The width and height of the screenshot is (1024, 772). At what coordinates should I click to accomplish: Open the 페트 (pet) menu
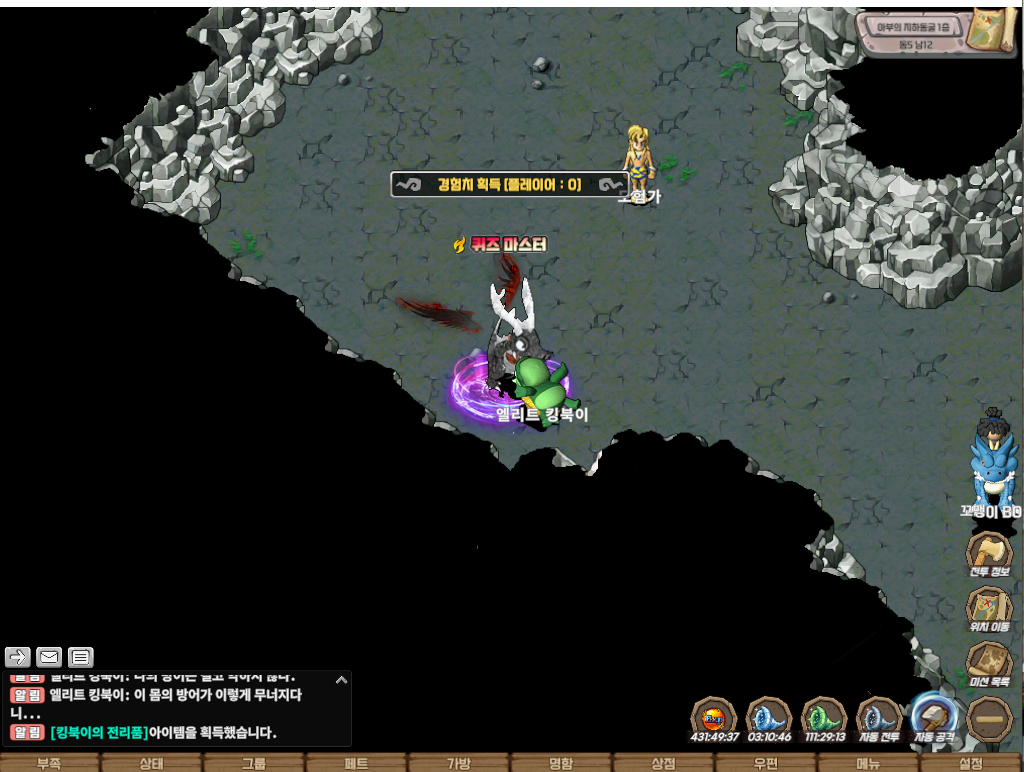coord(357,763)
